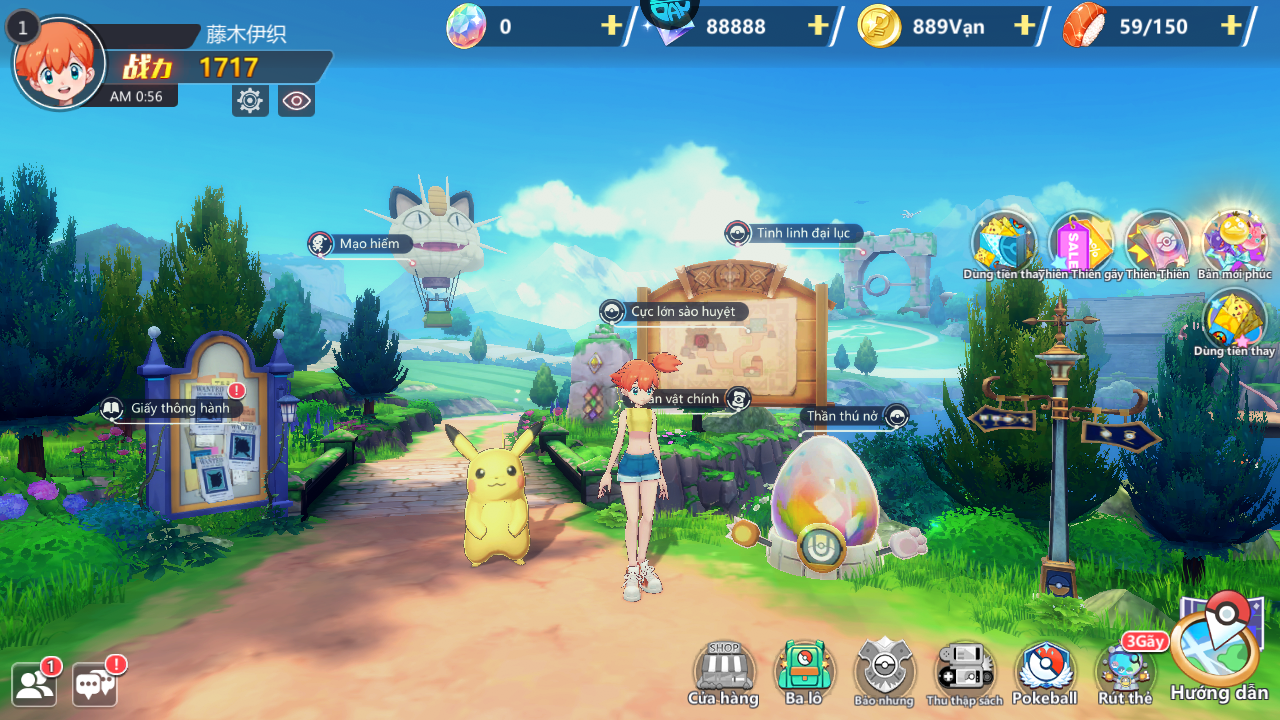1280x720 pixels.
Task: Open the chat bubble icon
Action: pyautogui.click(x=96, y=684)
